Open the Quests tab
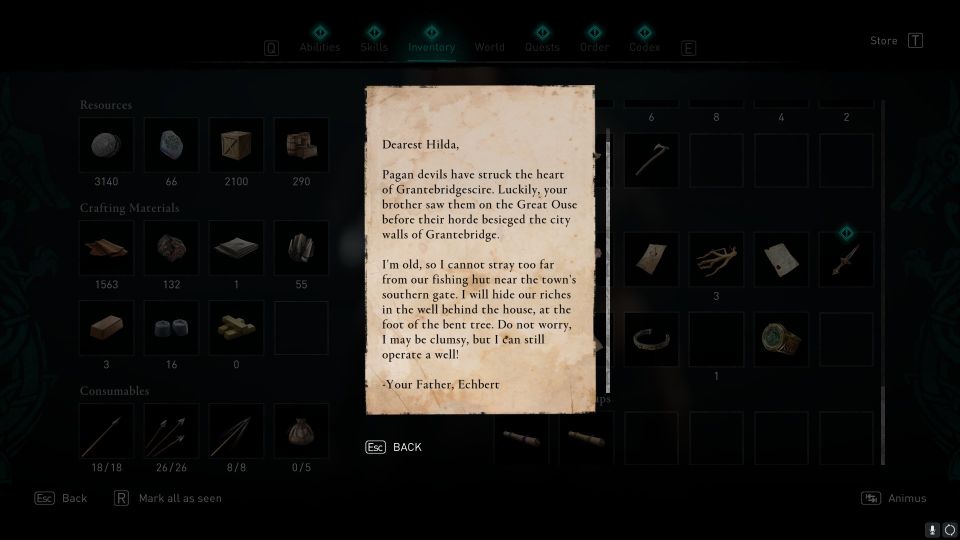The image size is (960, 540). point(542,47)
